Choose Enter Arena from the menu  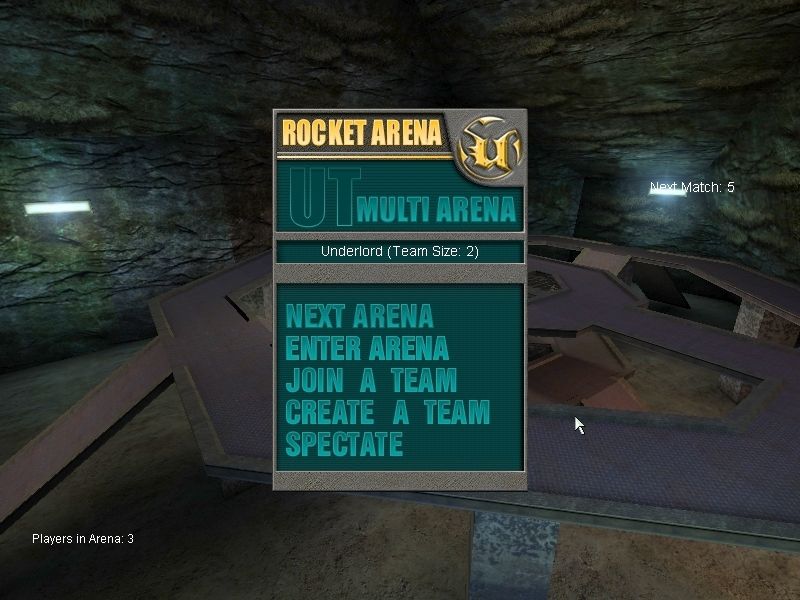[x=367, y=349]
